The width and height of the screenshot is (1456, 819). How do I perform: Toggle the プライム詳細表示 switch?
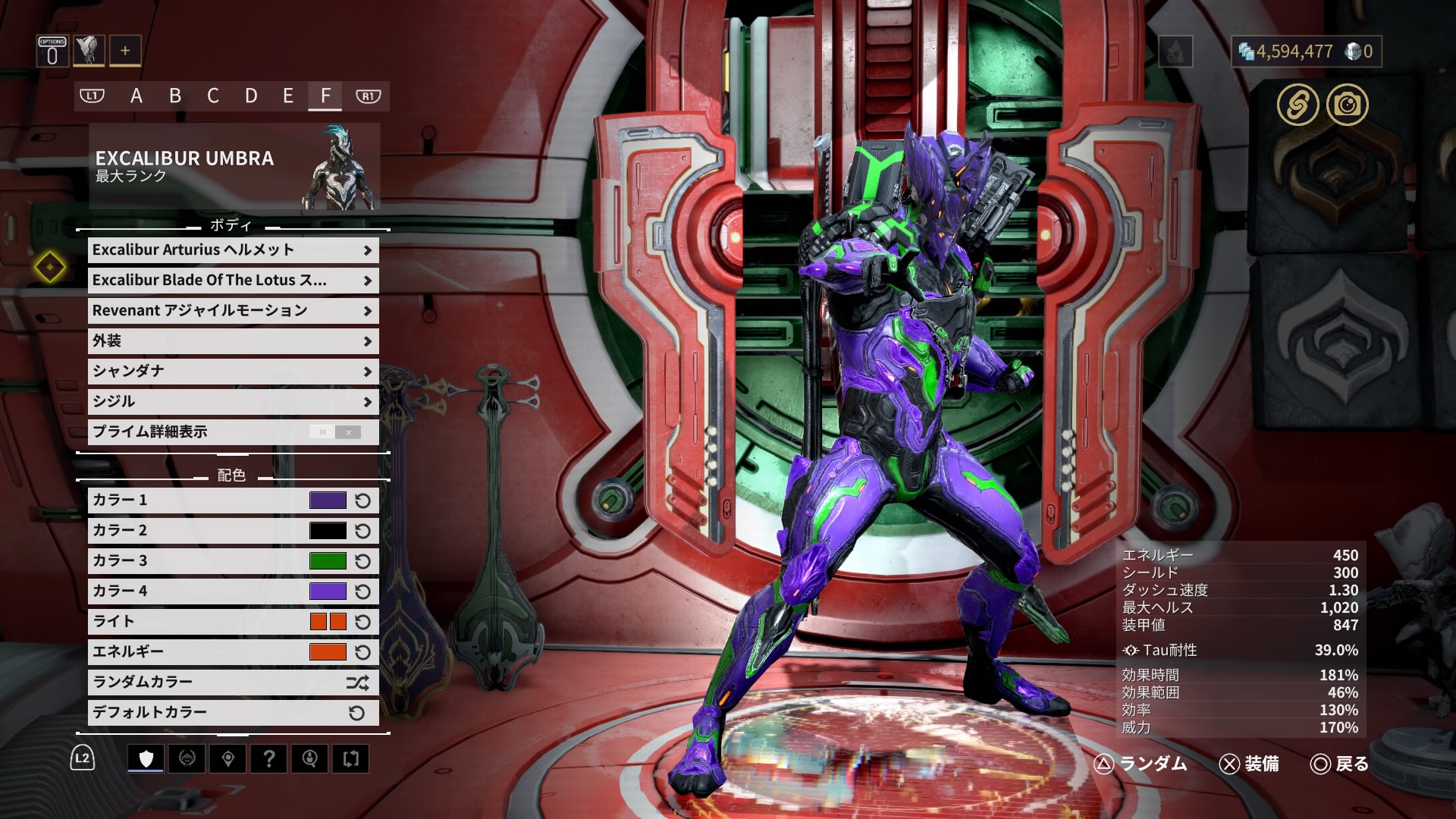click(334, 431)
